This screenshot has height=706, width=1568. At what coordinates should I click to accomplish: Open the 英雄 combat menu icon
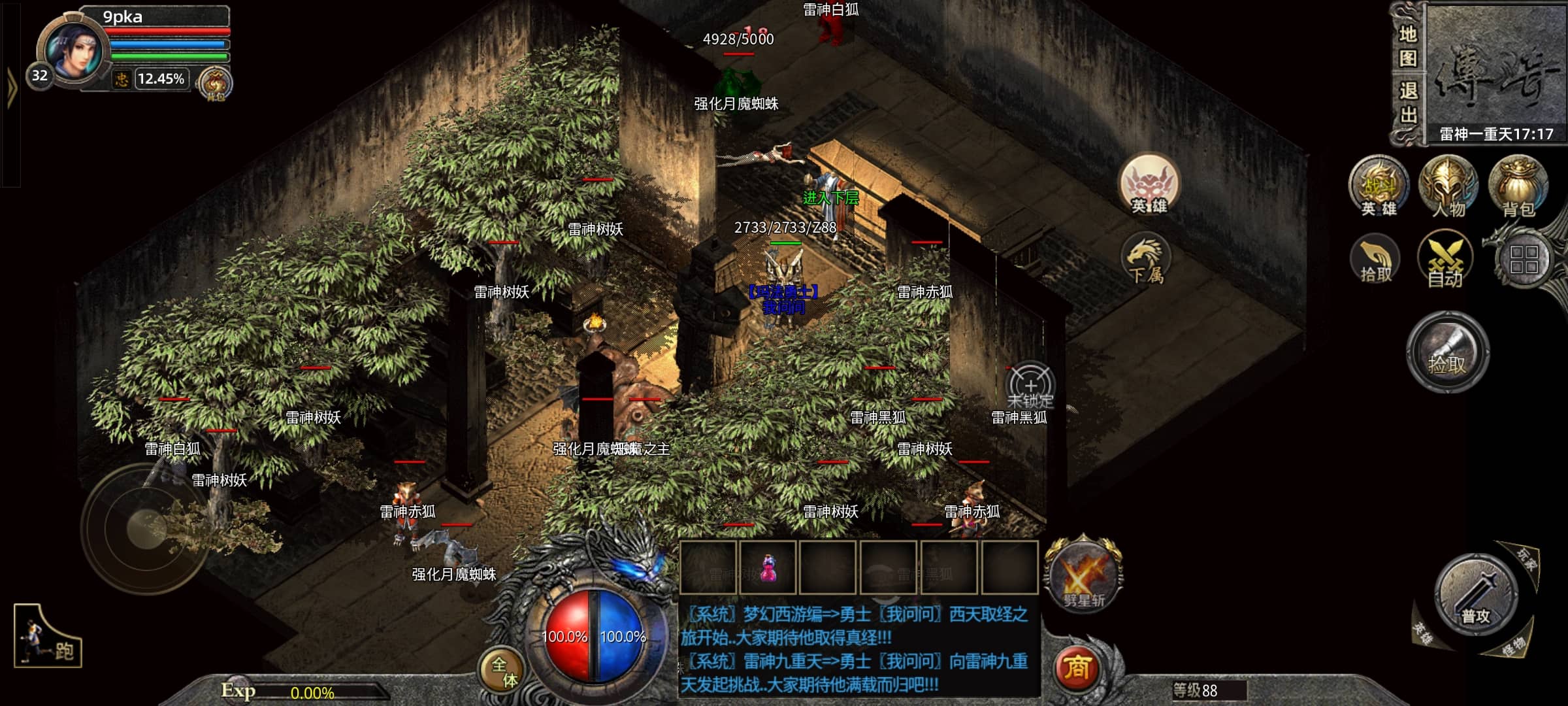[1379, 186]
